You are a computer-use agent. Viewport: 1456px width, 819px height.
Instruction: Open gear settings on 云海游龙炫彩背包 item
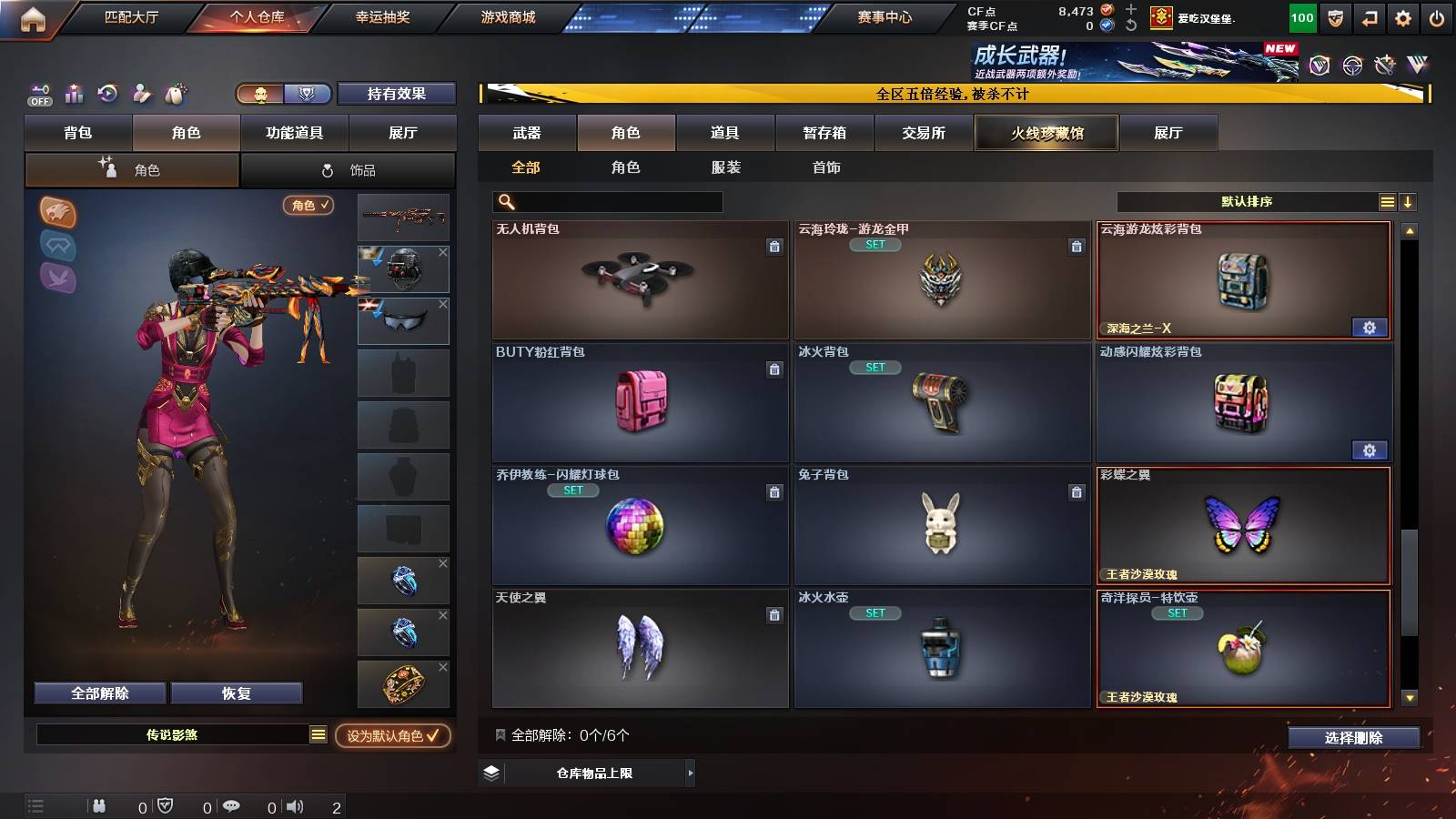[1370, 327]
